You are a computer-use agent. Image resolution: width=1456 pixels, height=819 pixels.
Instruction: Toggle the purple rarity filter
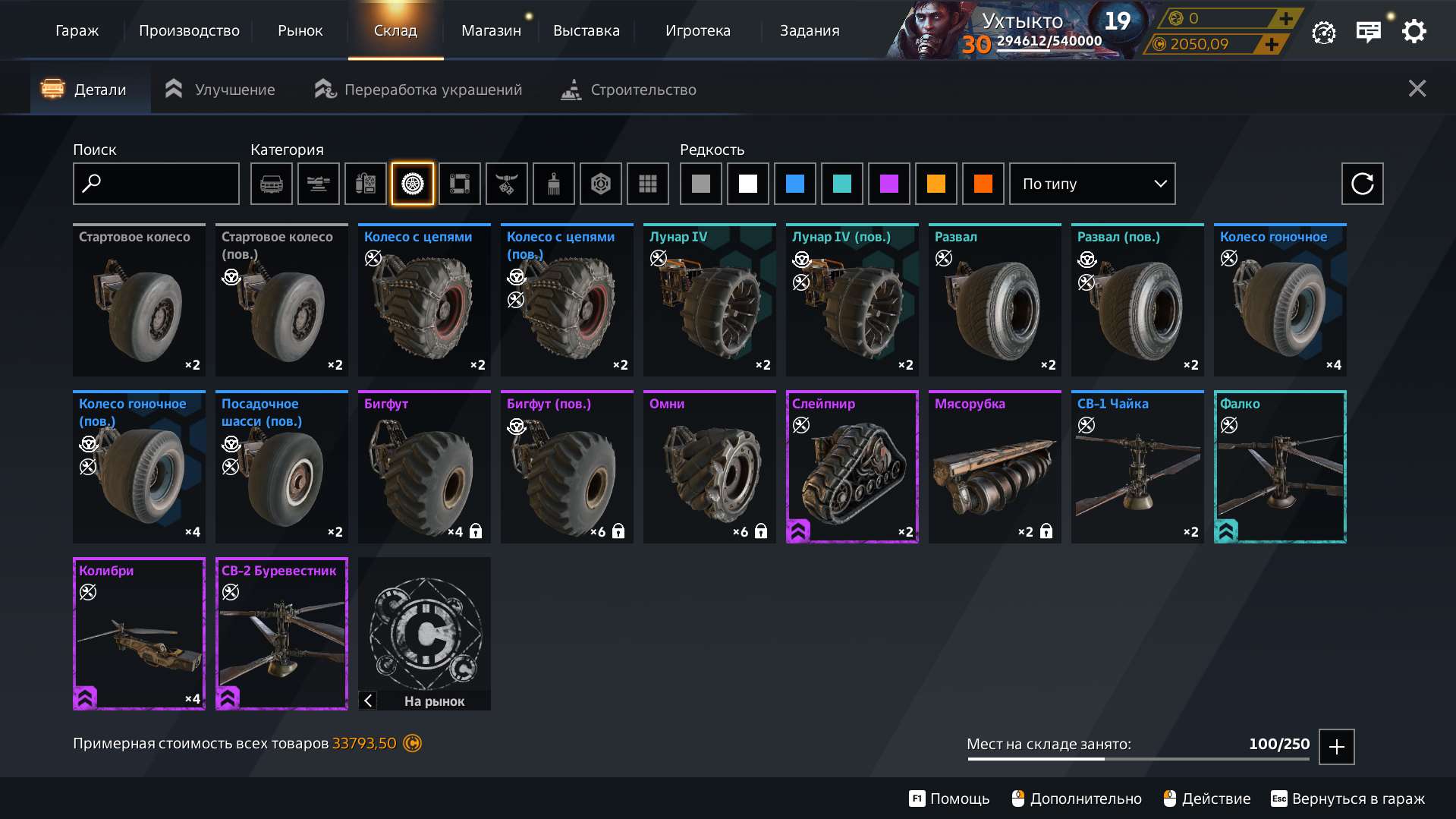pos(888,184)
